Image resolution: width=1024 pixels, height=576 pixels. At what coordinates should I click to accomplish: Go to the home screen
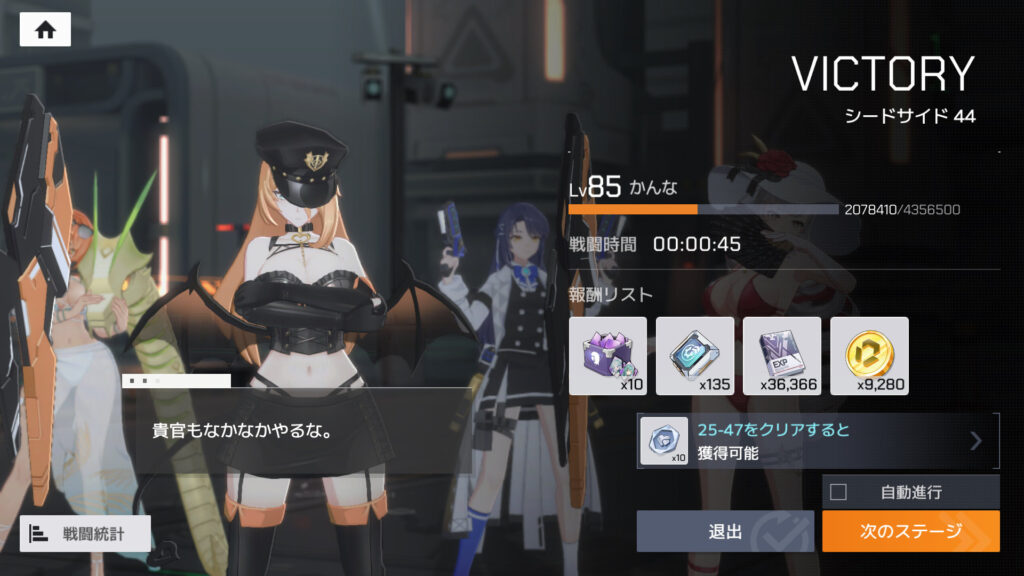[x=45, y=30]
